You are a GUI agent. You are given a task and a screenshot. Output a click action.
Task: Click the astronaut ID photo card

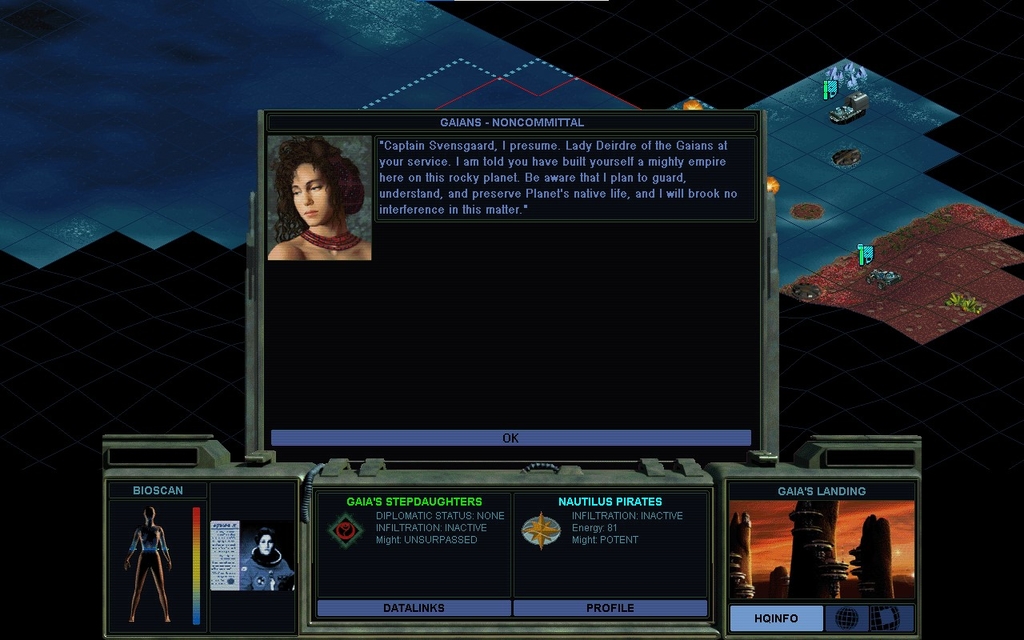pos(252,555)
